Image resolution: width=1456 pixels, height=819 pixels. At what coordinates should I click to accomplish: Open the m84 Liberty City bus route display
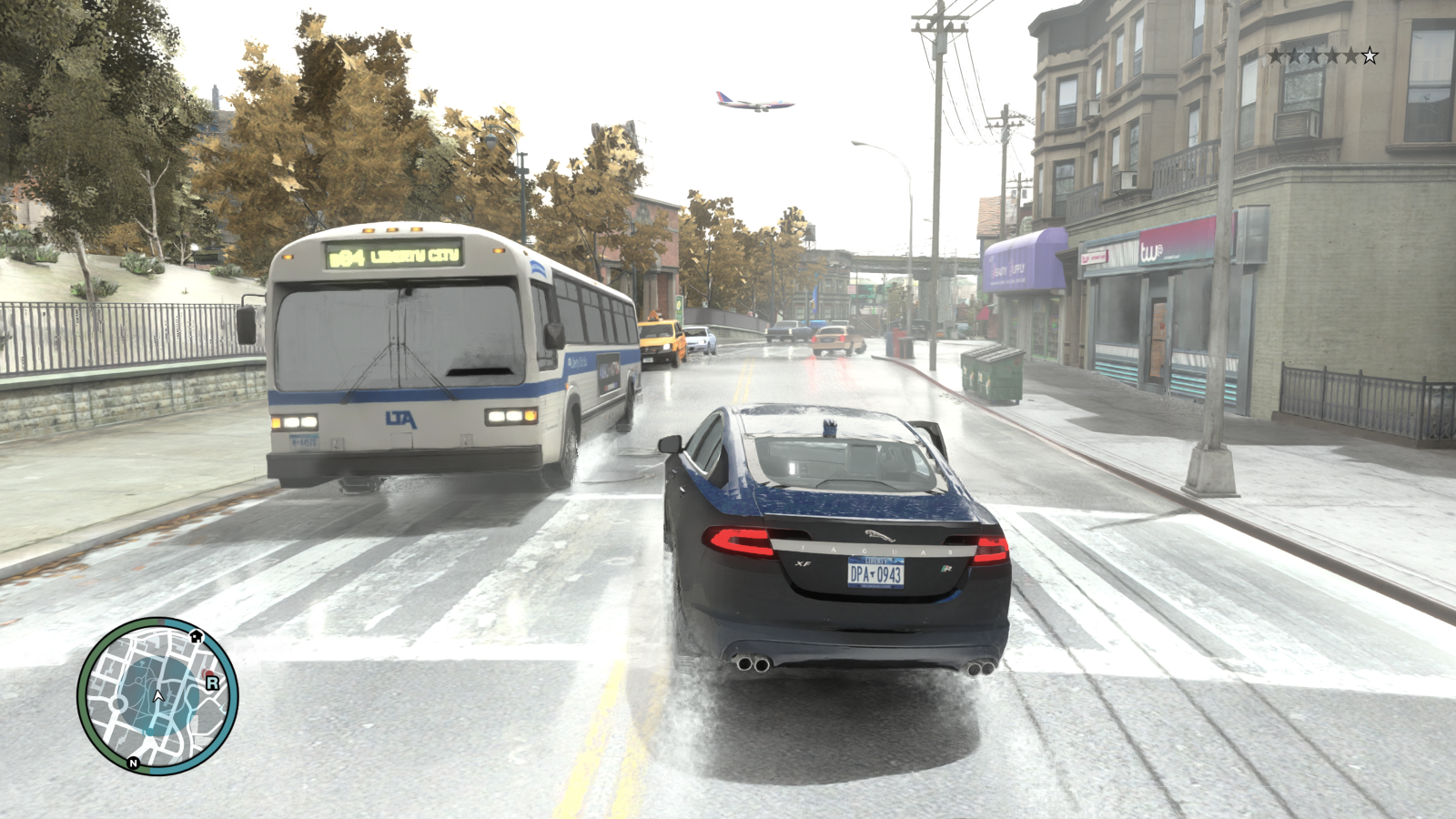click(x=396, y=258)
